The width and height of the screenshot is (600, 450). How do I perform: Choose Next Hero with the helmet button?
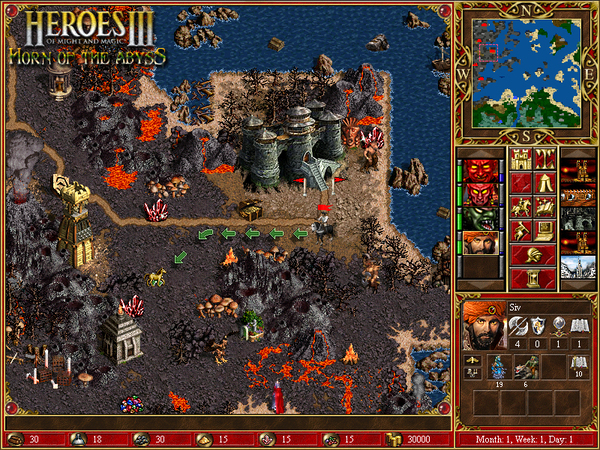coord(532,255)
